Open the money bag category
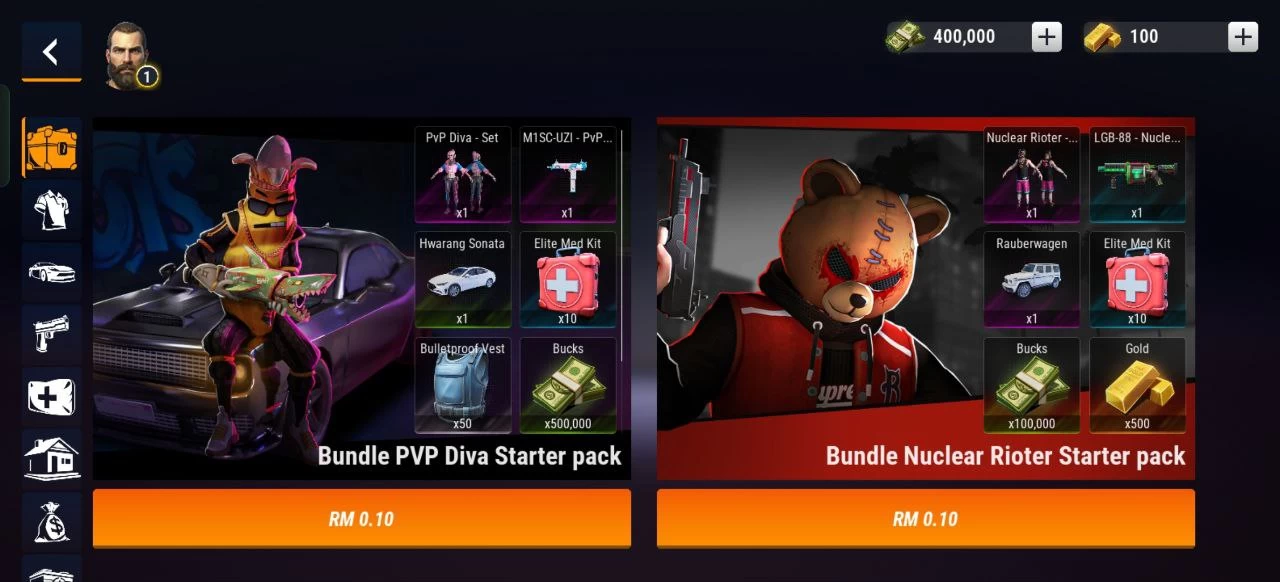Screen dimensions: 1280x582 point(51,520)
